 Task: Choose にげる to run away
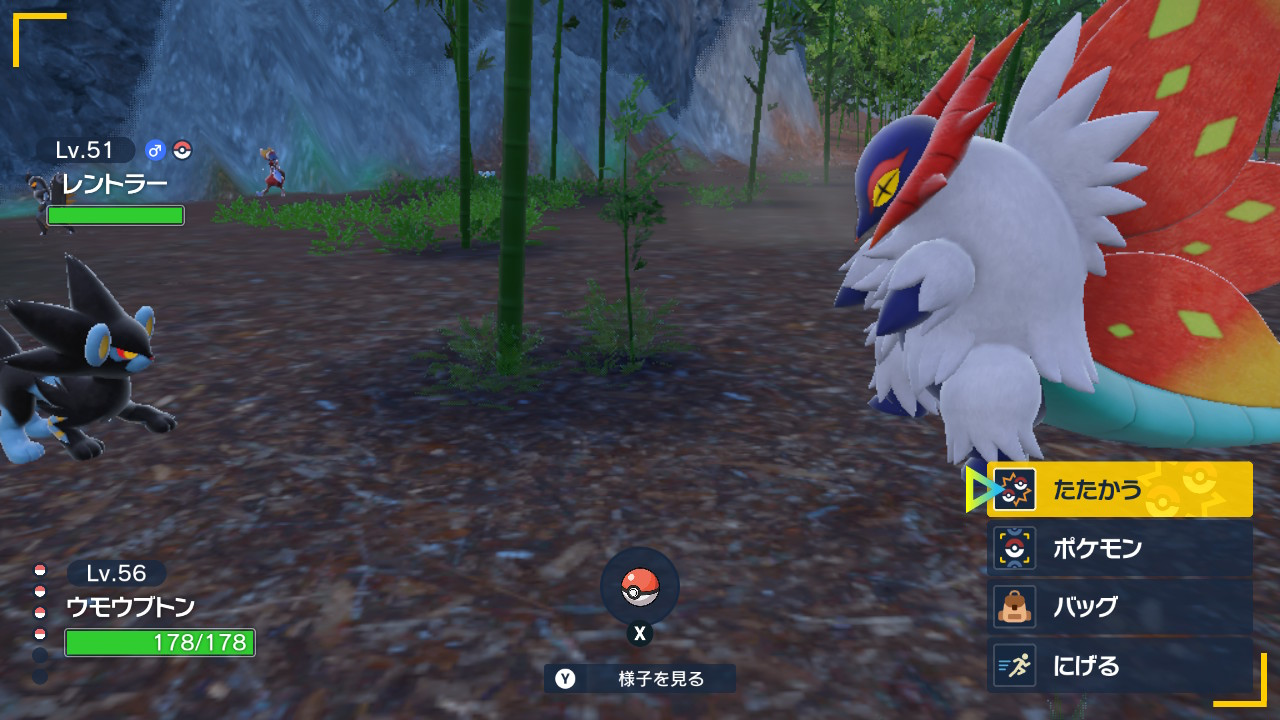(x=1119, y=665)
